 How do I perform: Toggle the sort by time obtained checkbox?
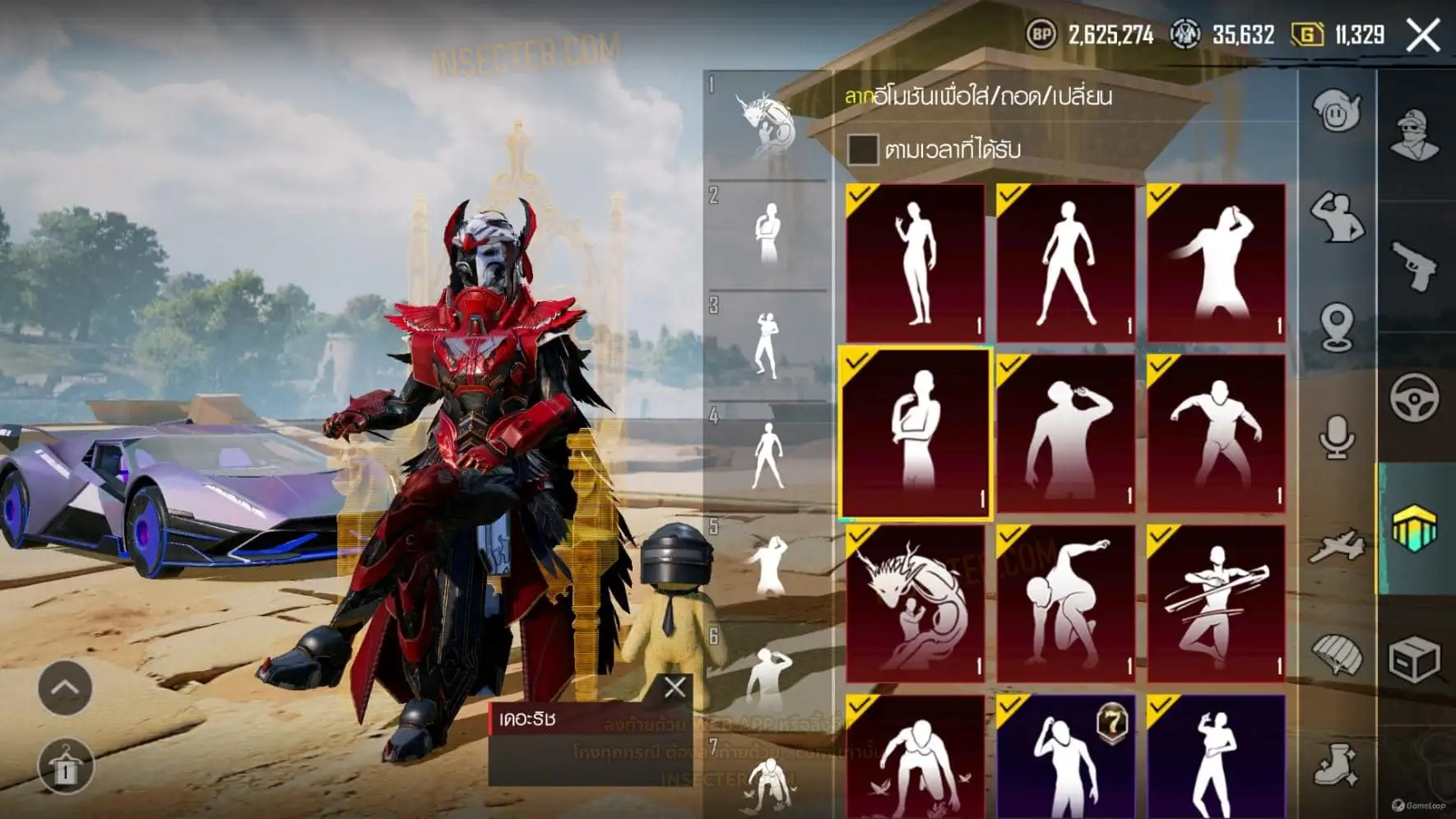click(862, 150)
